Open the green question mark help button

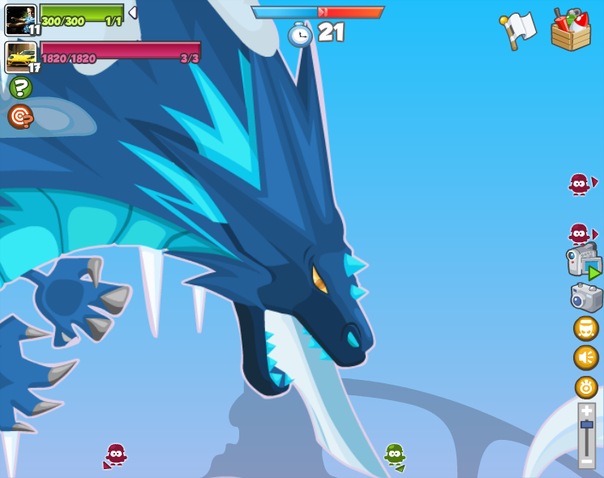click(20, 88)
